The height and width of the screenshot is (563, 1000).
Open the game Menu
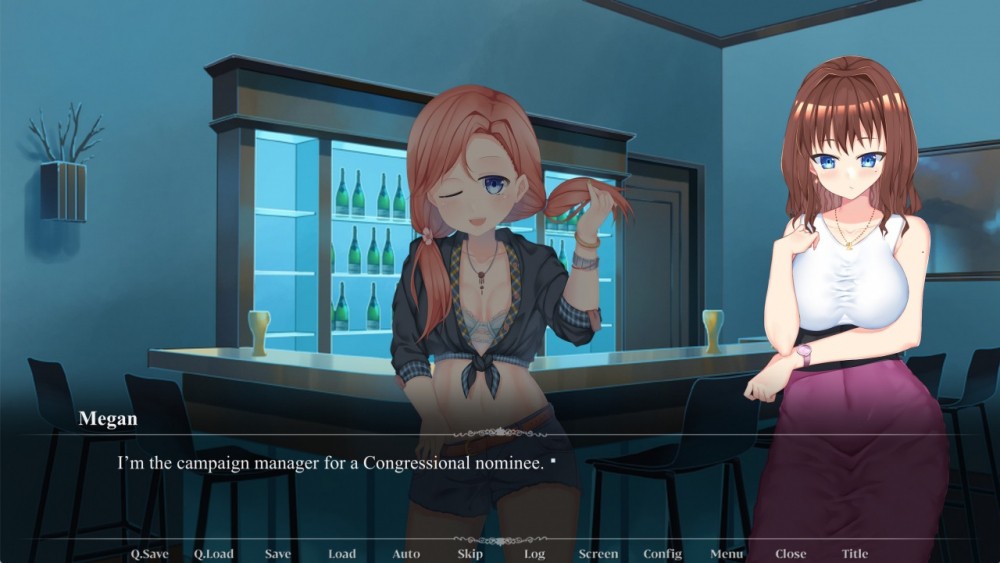pyautogui.click(x=727, y=554)
